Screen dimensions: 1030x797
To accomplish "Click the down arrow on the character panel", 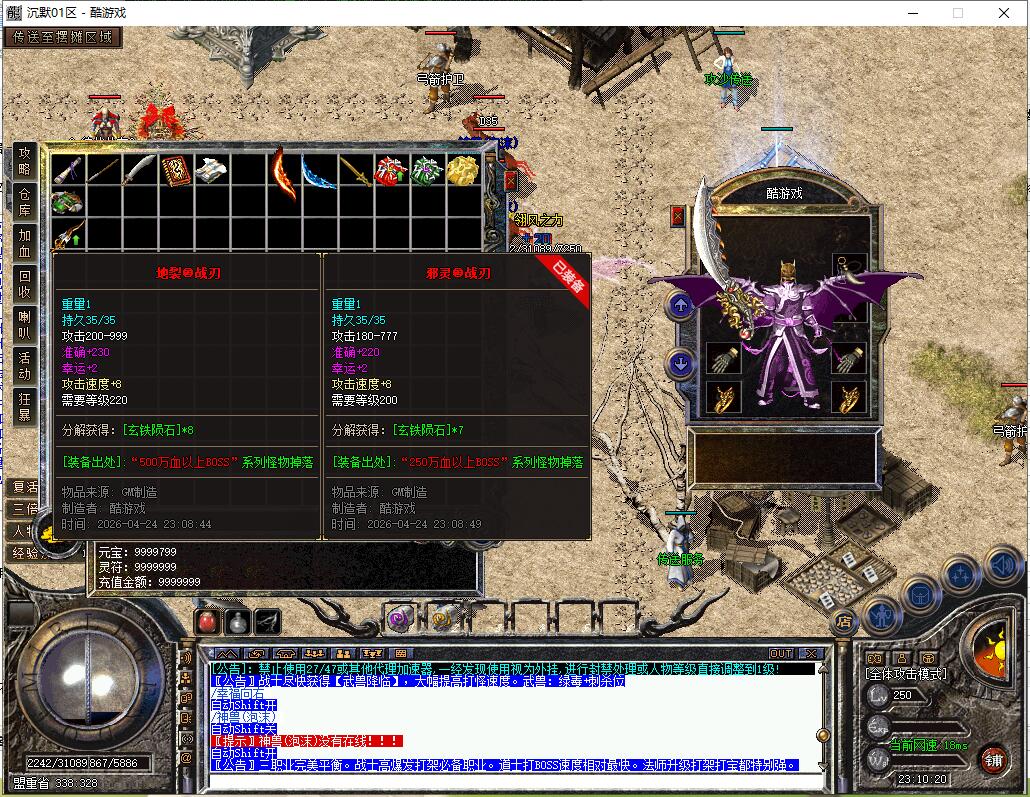I will point(681,363).
